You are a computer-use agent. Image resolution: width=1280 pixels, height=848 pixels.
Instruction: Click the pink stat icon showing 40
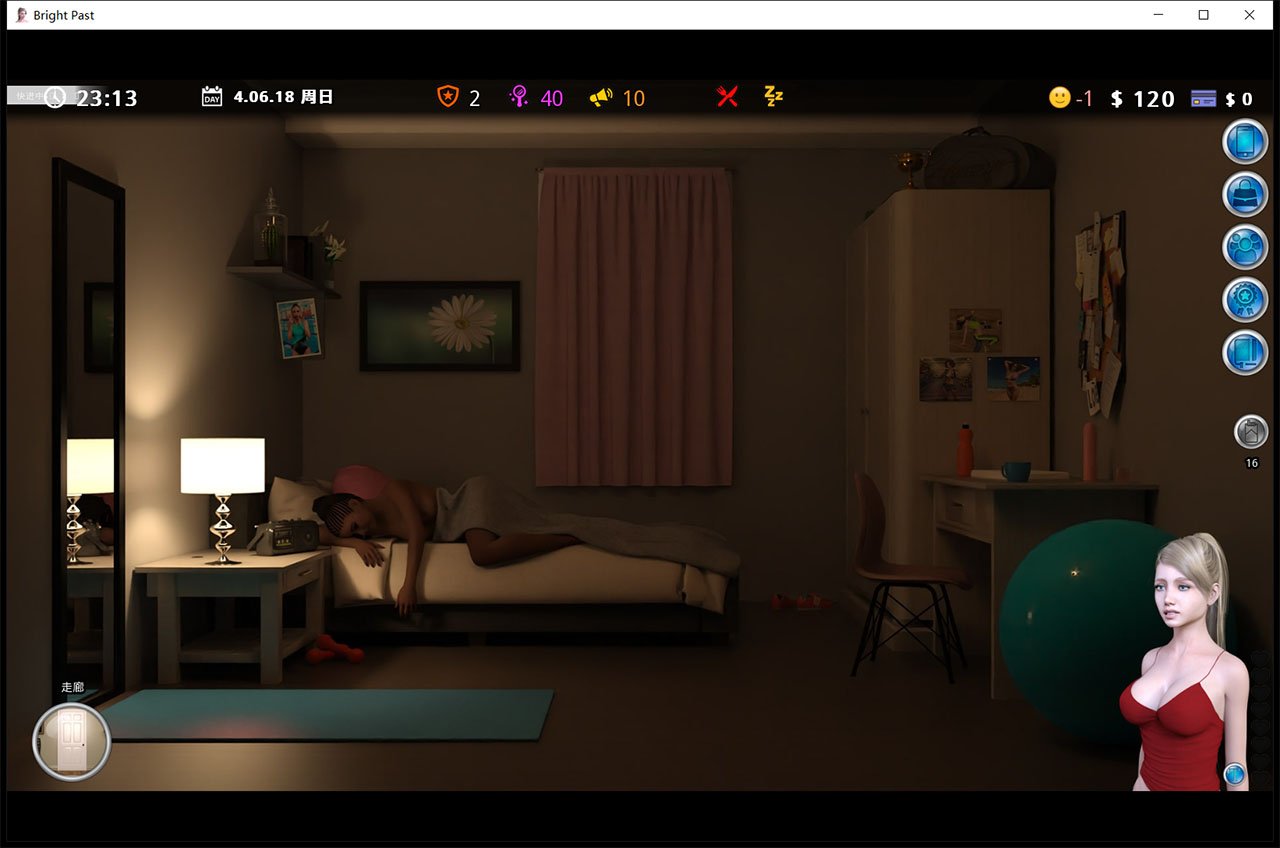[520, 97]
